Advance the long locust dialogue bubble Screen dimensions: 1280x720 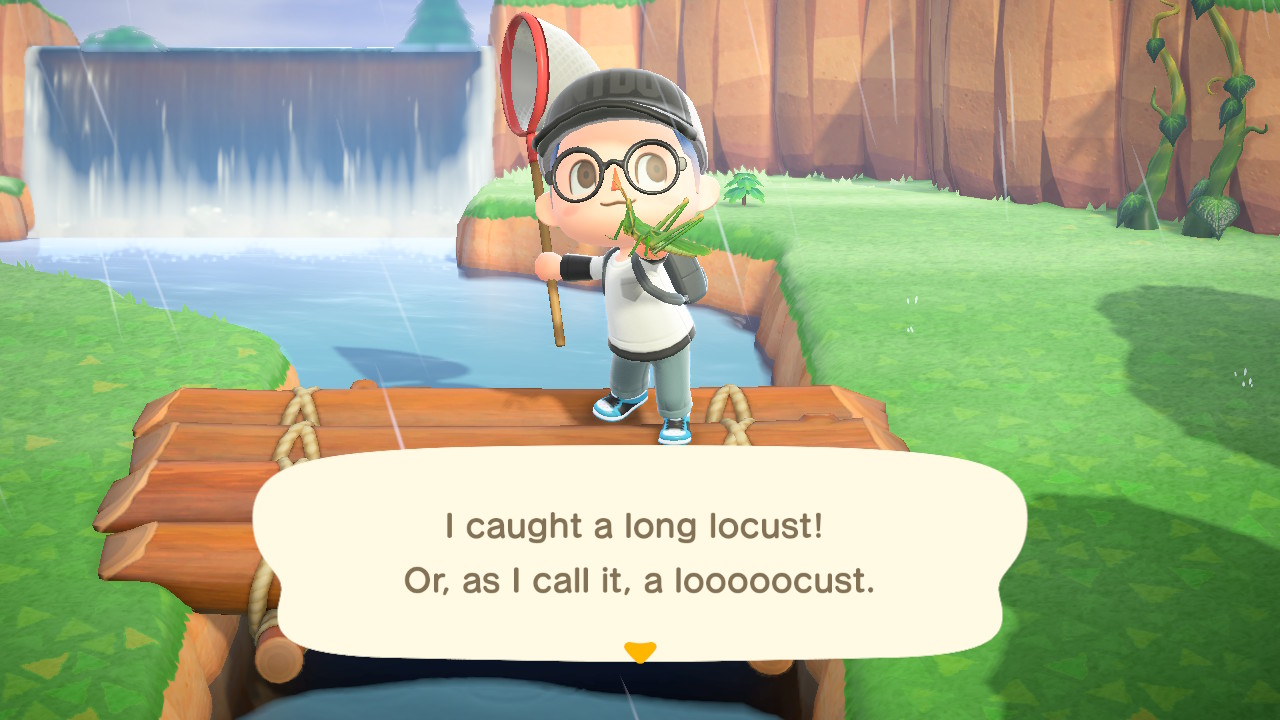point(639,553)
